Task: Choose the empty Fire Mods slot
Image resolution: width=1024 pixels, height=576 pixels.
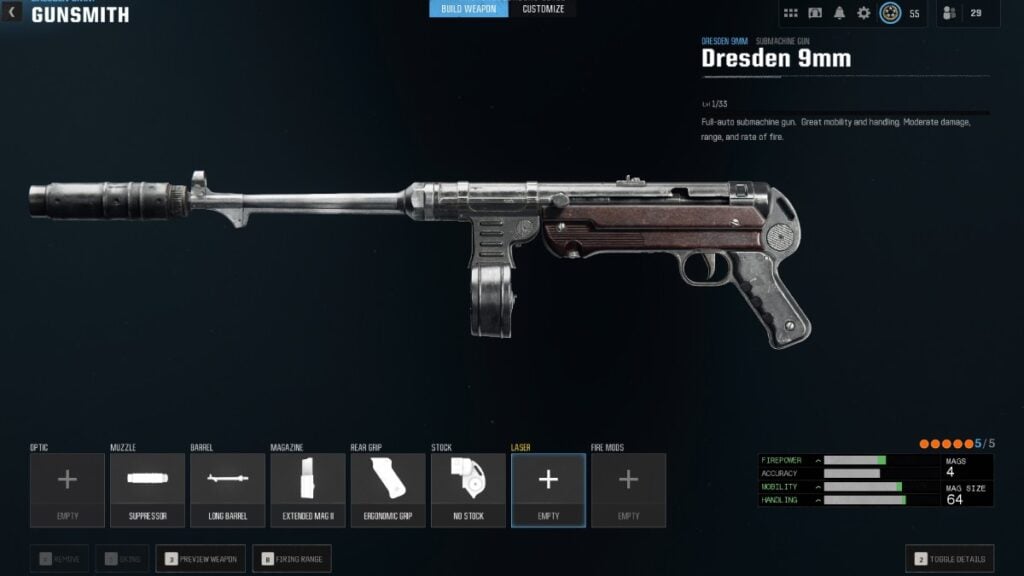Action: [628, 489]
